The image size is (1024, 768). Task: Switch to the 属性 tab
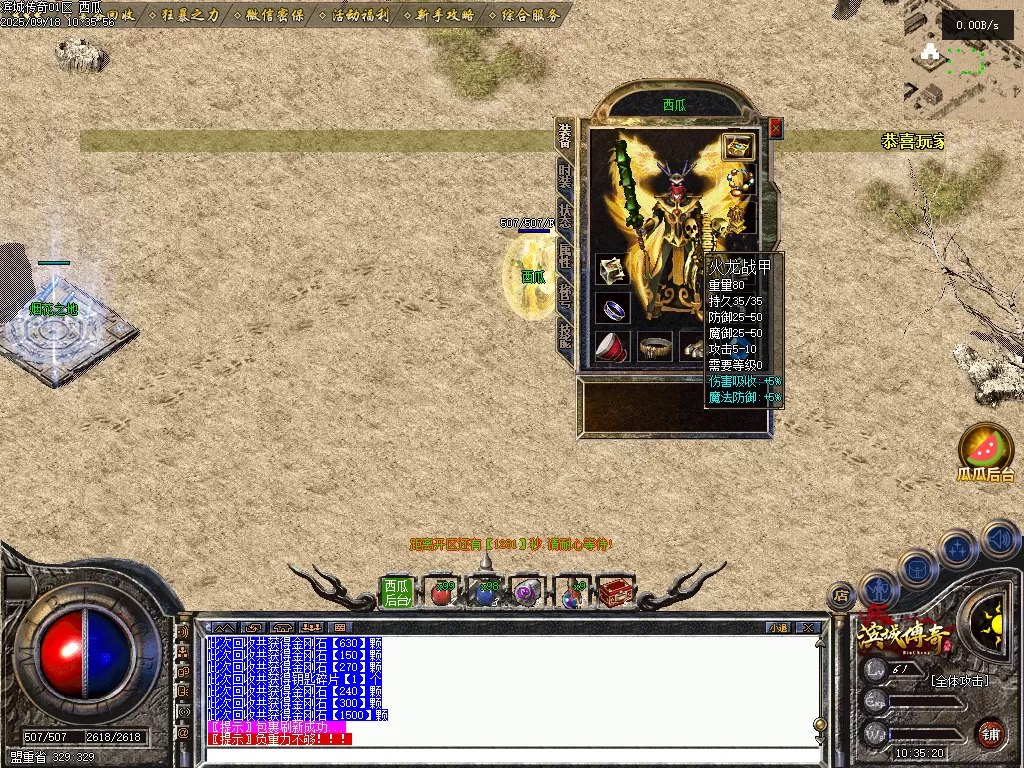click(565, 255)
